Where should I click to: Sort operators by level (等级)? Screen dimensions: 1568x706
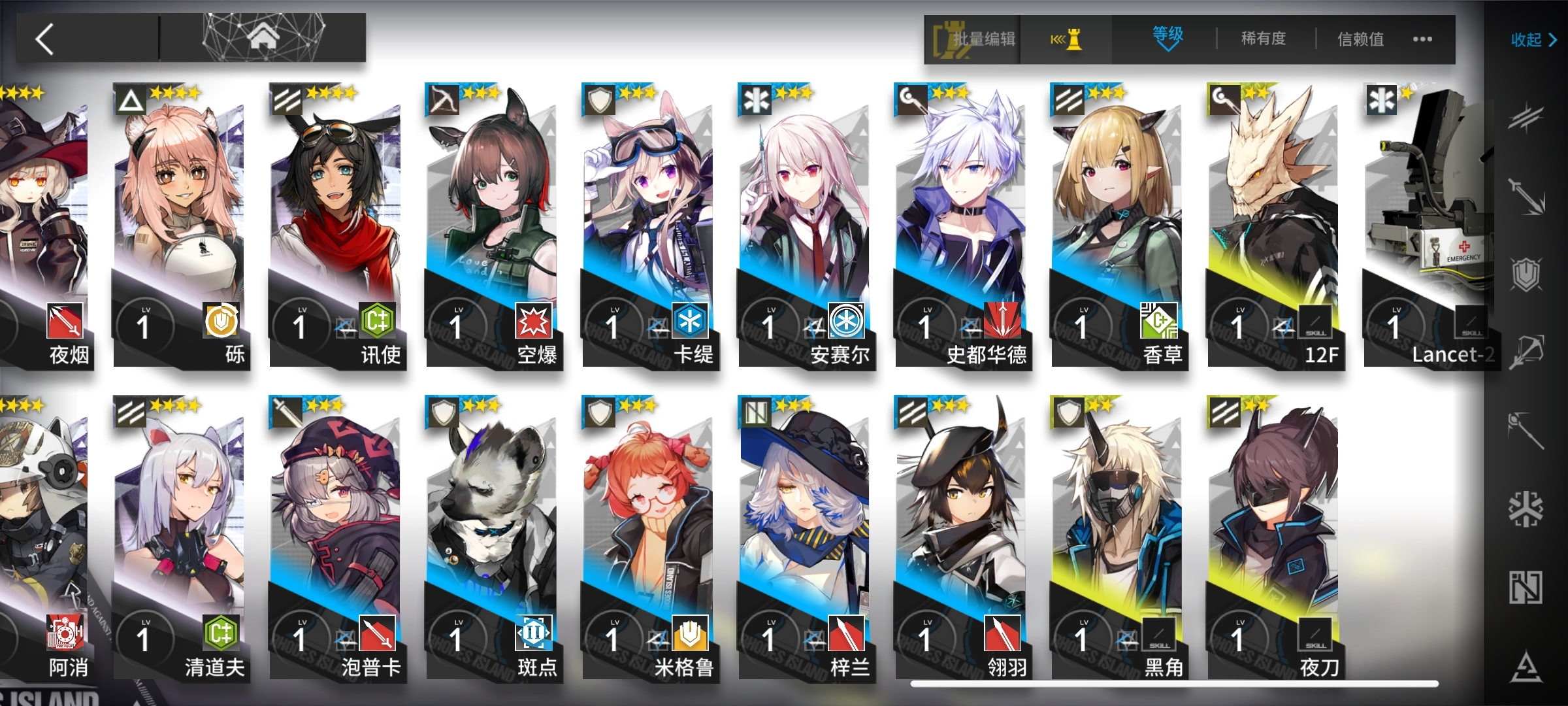point(1168,38)
